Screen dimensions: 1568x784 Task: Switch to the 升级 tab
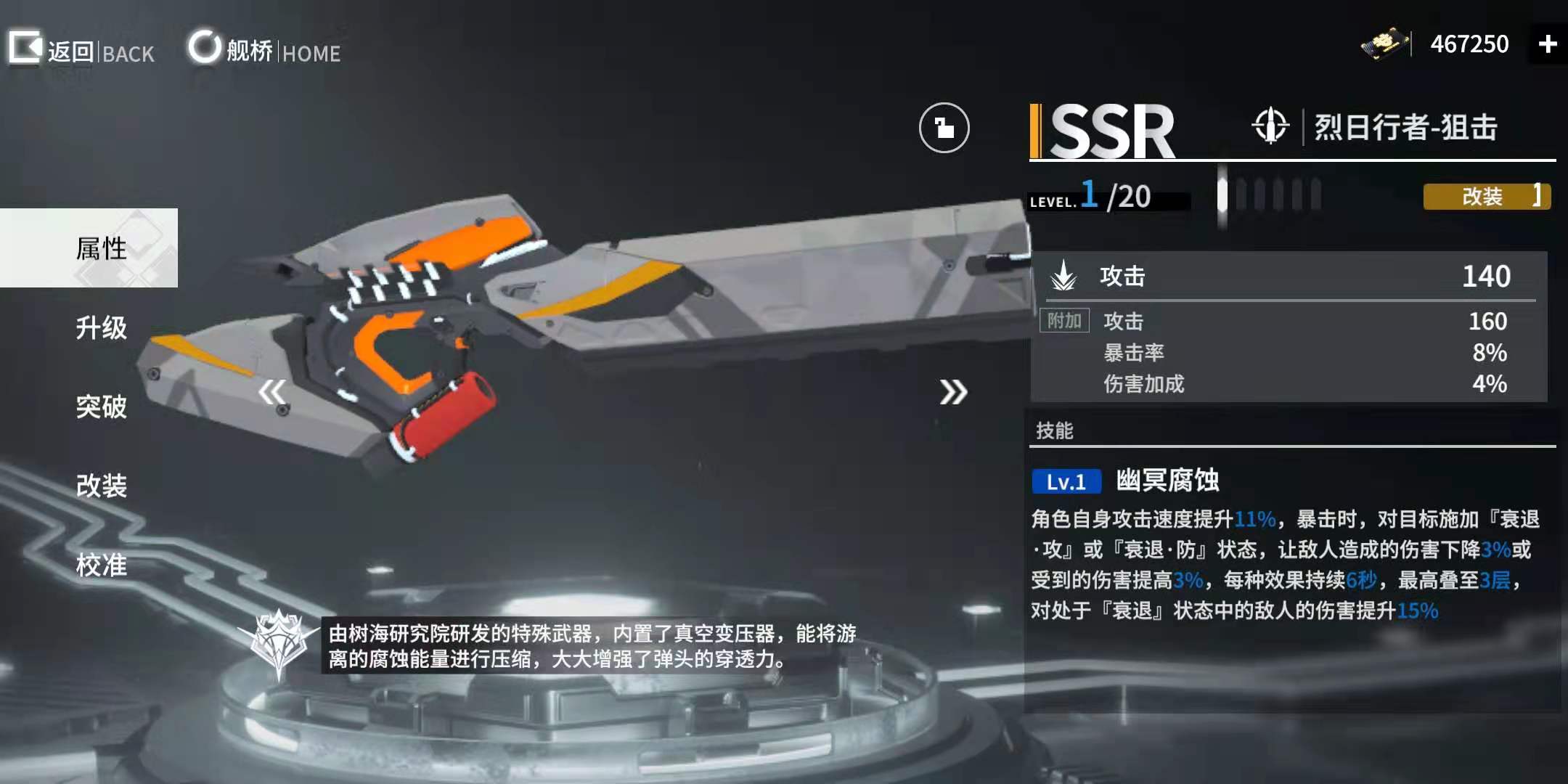click(x=102, y=328)
